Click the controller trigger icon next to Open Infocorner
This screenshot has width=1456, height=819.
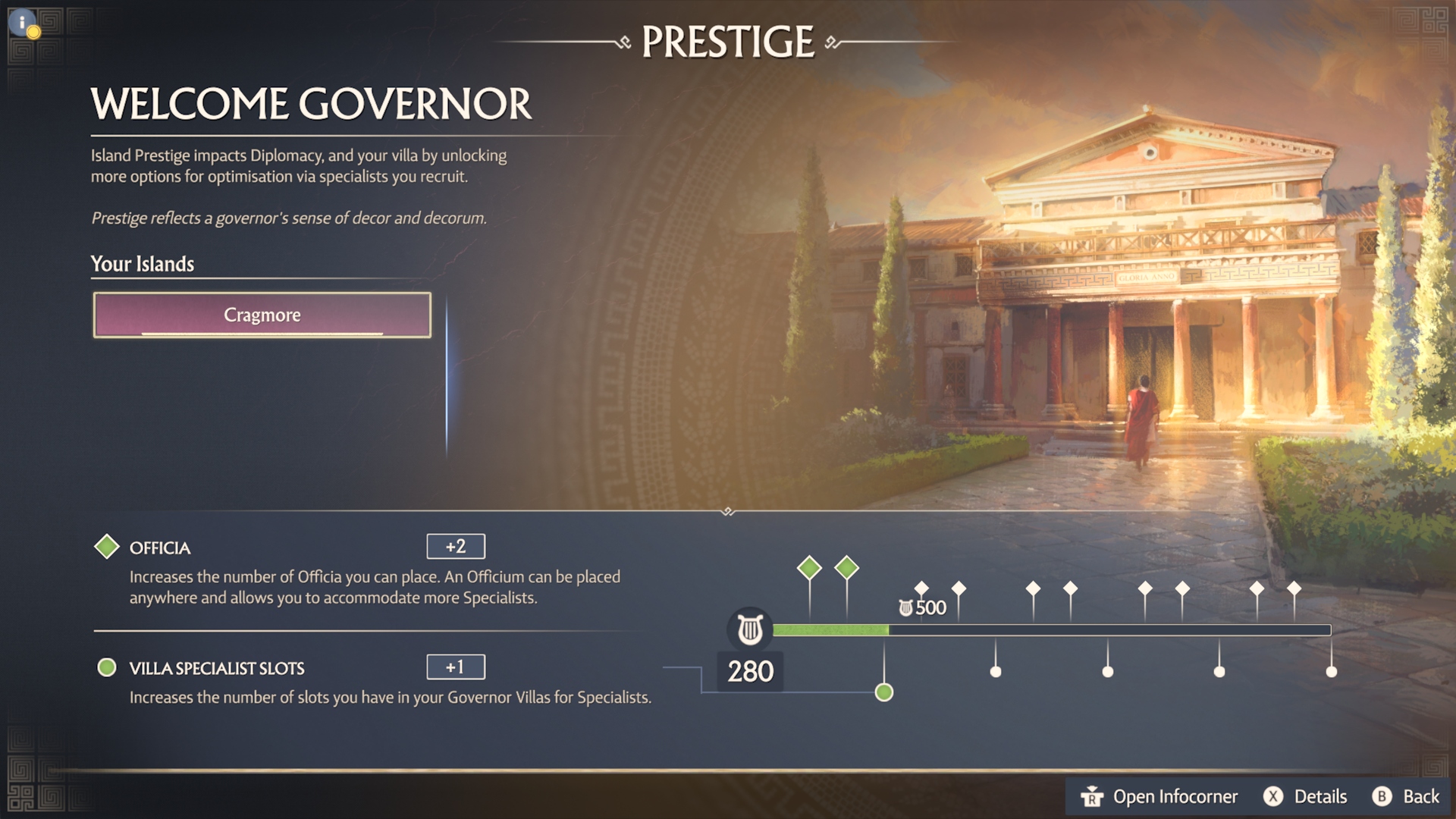click(1092, 796)
